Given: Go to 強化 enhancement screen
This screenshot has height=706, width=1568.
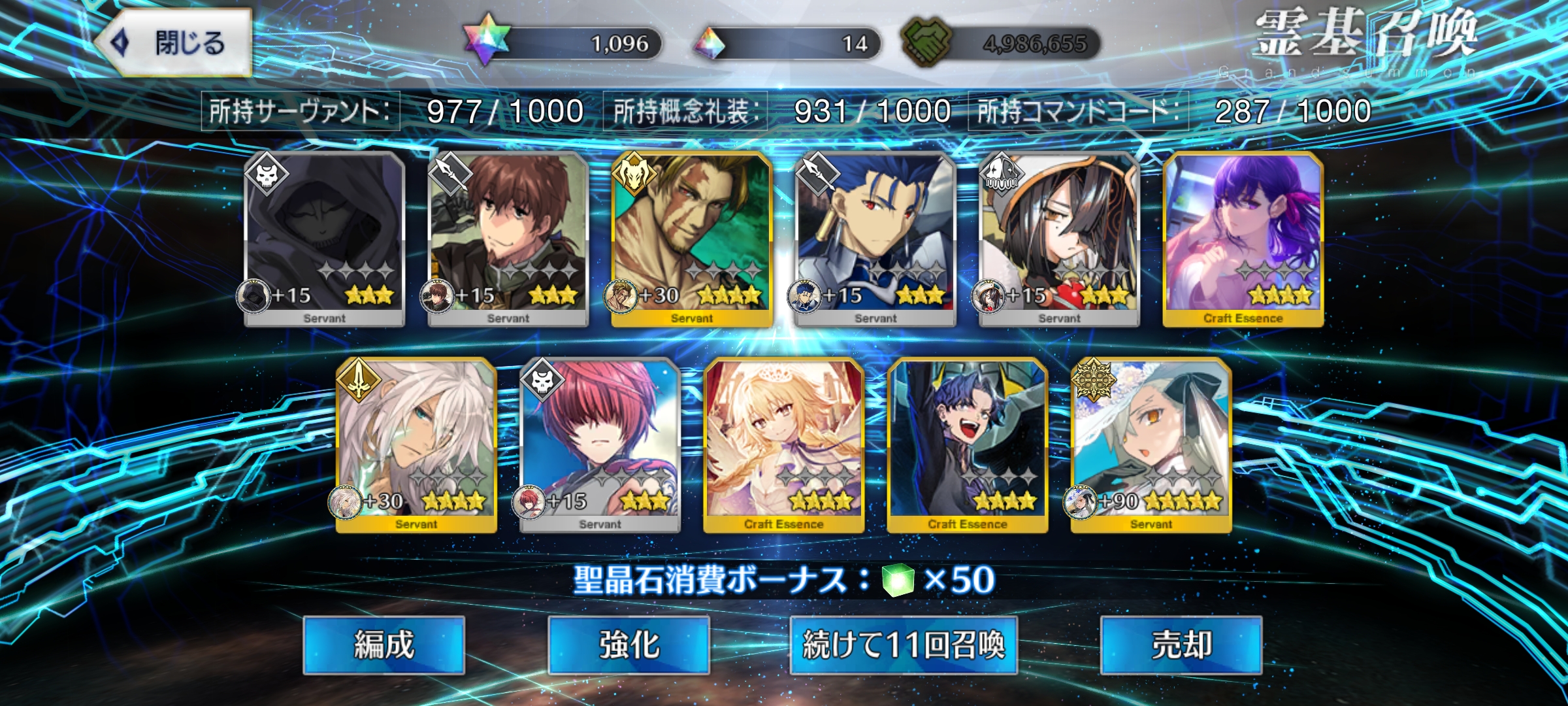Looking at the screenshot, I should tap(629, 645).
